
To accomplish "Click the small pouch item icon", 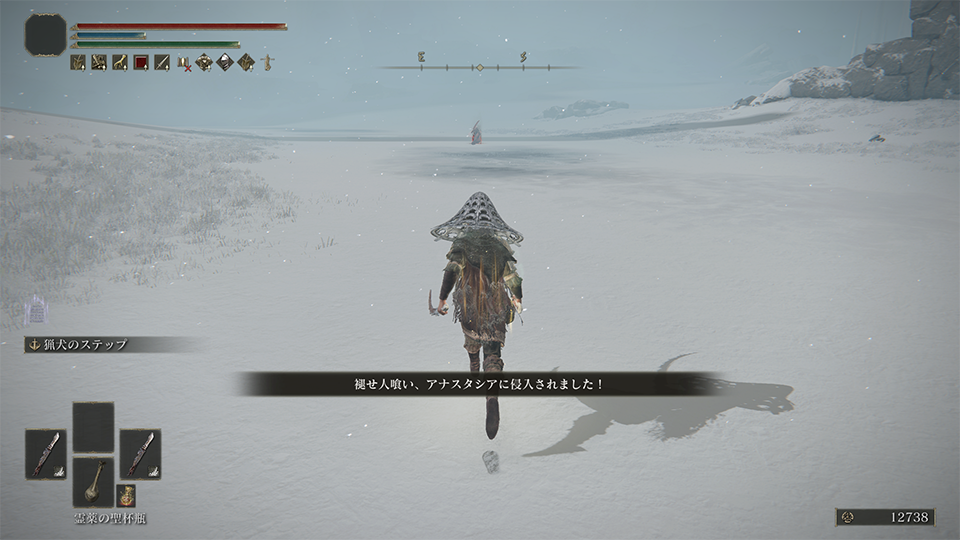I will coord(126,495).
